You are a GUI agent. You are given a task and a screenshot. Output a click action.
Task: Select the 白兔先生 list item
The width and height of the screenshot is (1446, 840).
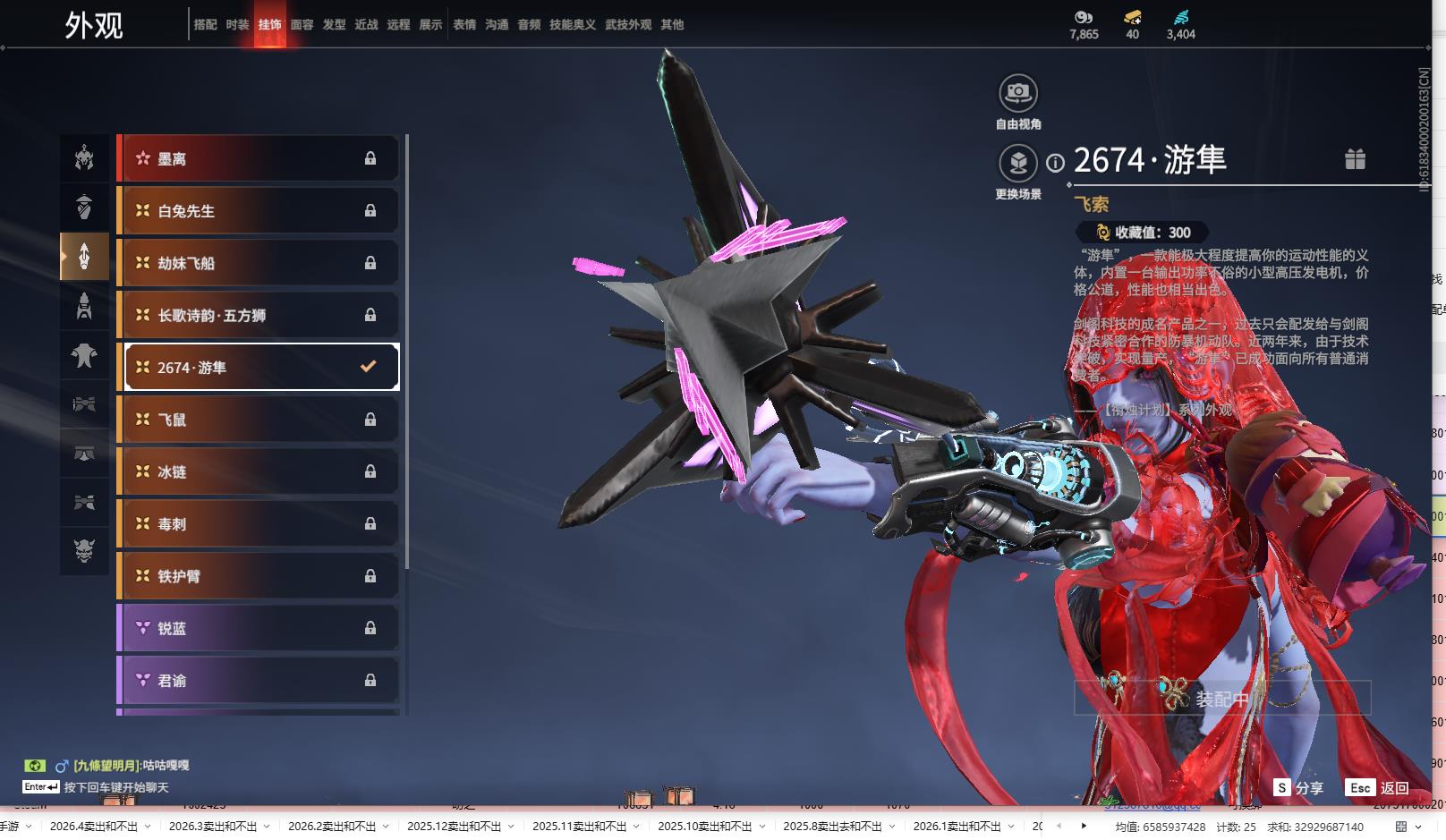coord(259,211)
